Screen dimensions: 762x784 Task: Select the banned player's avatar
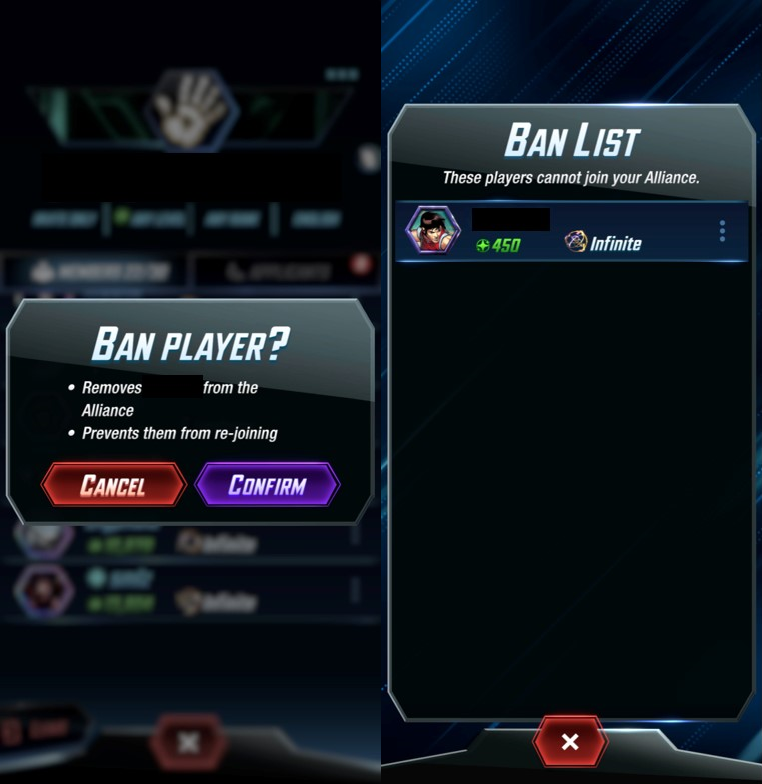432,231
